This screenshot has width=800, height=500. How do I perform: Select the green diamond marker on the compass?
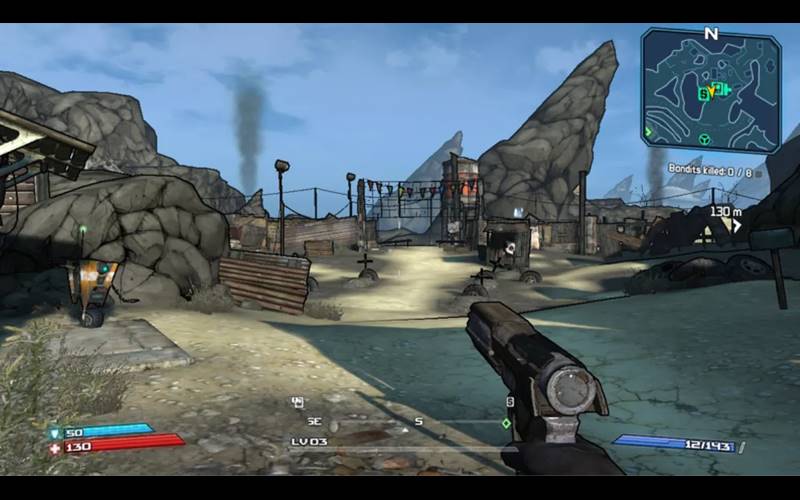click(507, 423)
